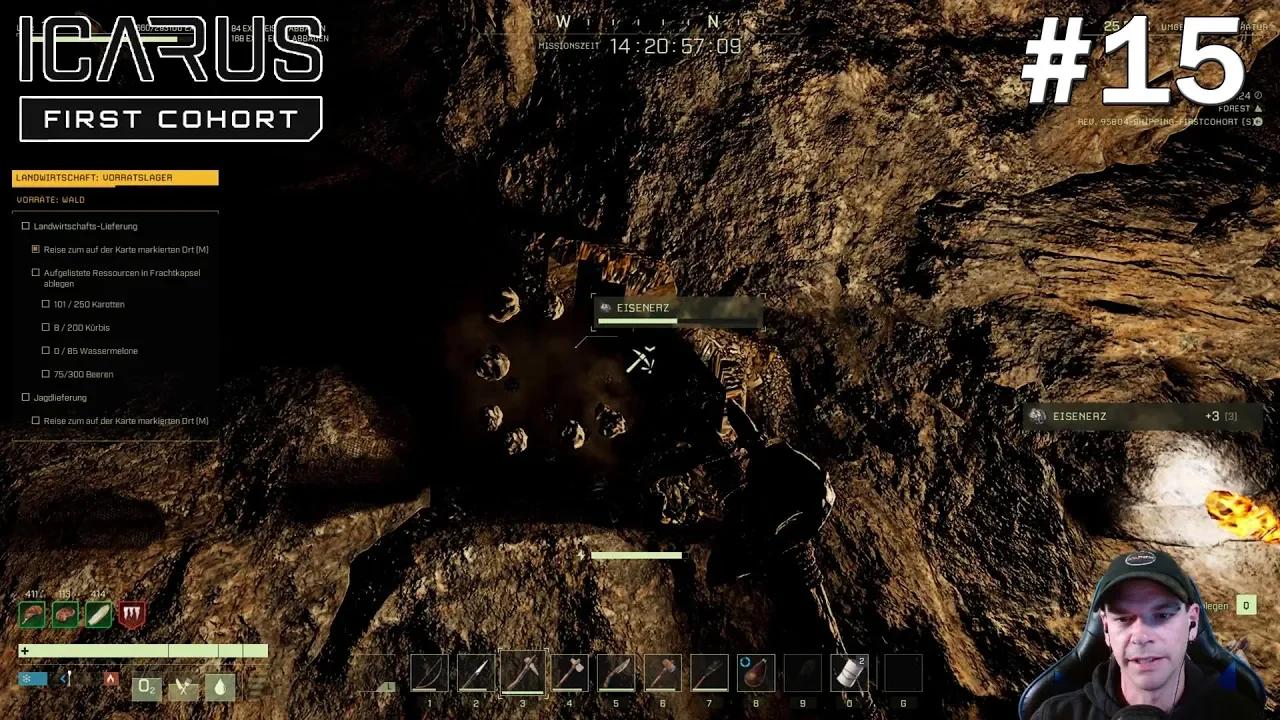Image resolution: width=1280 pixels, height=720 pixels.
Task: Tick the Jagdlieferung quest checkbox
Action: click(25, 397)
